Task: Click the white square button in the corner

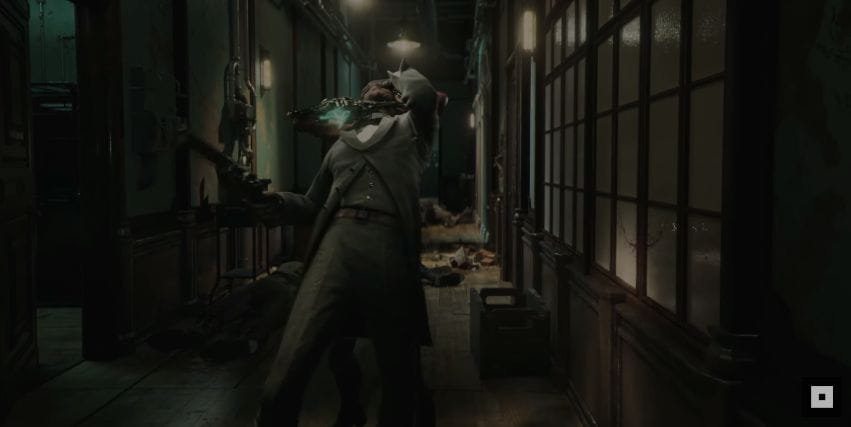Action: [821, 397]
